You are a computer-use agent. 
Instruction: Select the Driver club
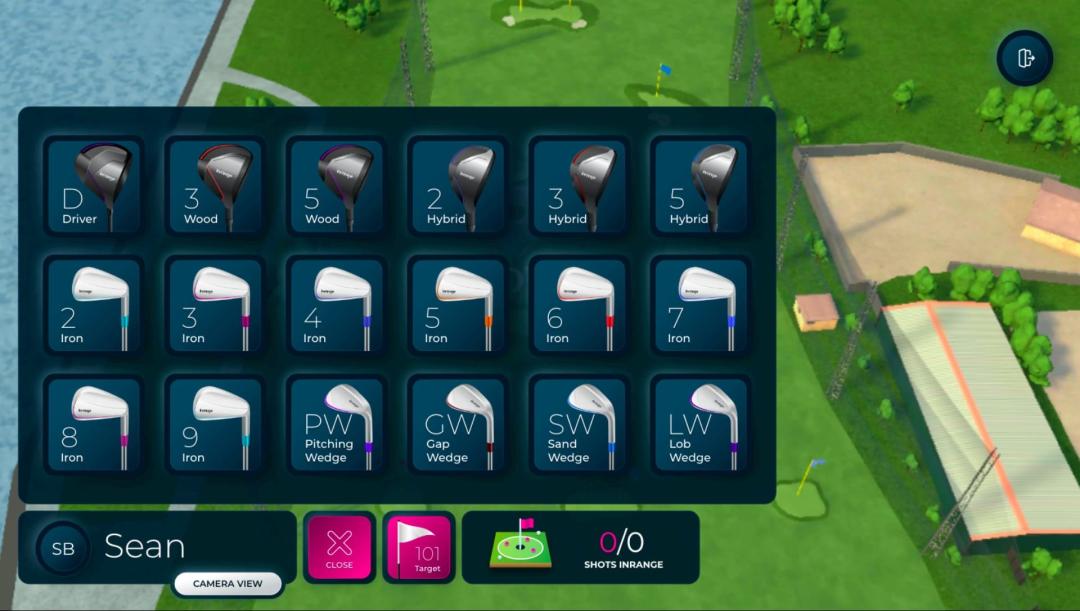tap(94, 187)
